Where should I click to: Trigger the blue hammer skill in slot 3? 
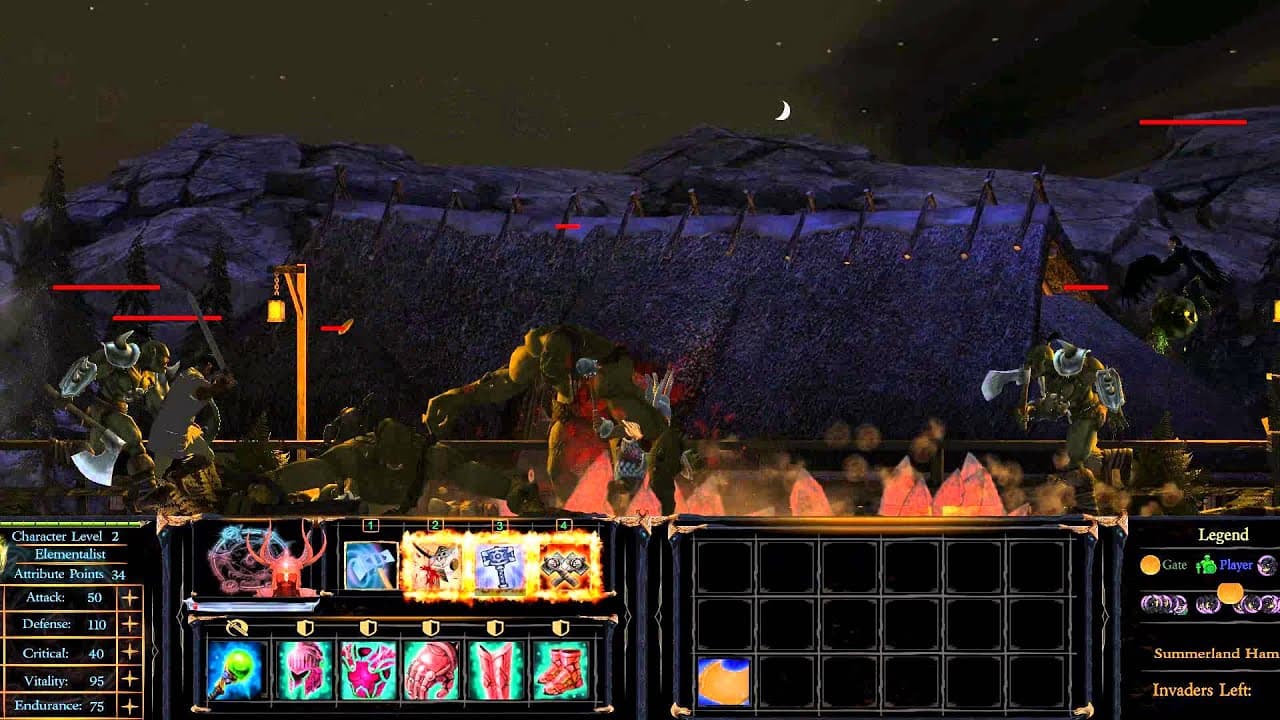500,565
